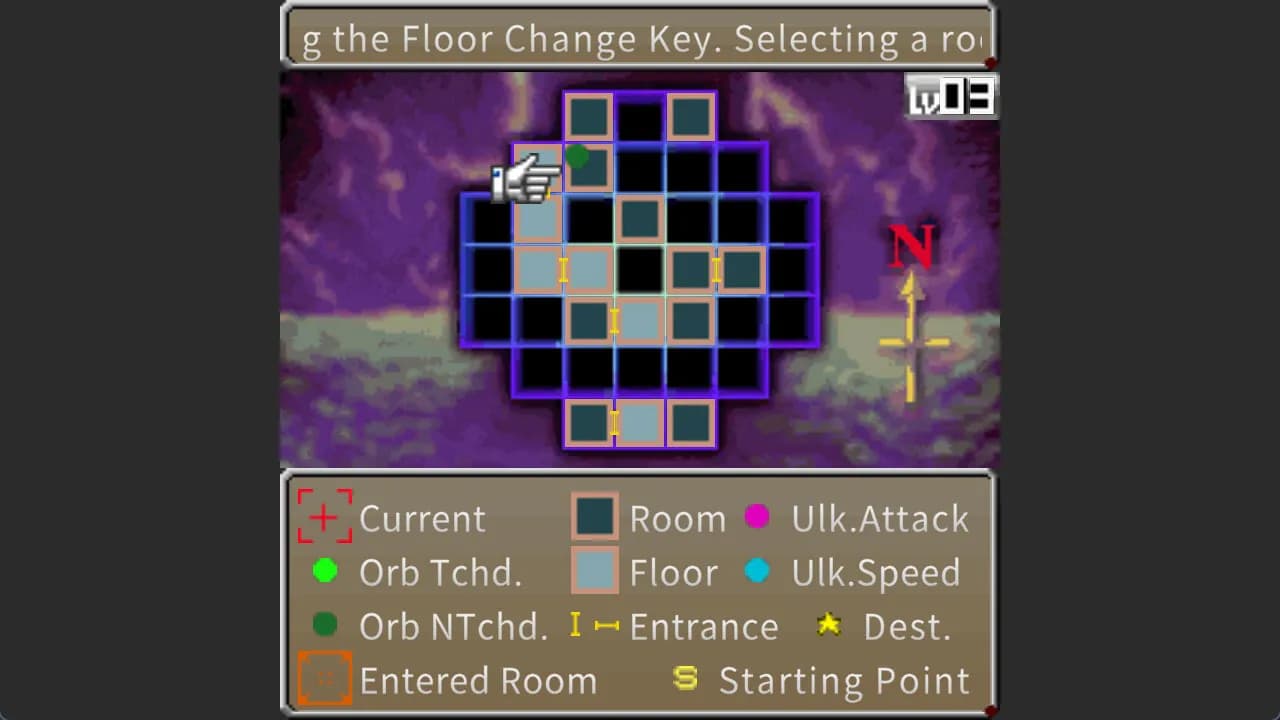Click the Lv03 level indicator
Screen dimensions: 1280x720
point(950,95)
